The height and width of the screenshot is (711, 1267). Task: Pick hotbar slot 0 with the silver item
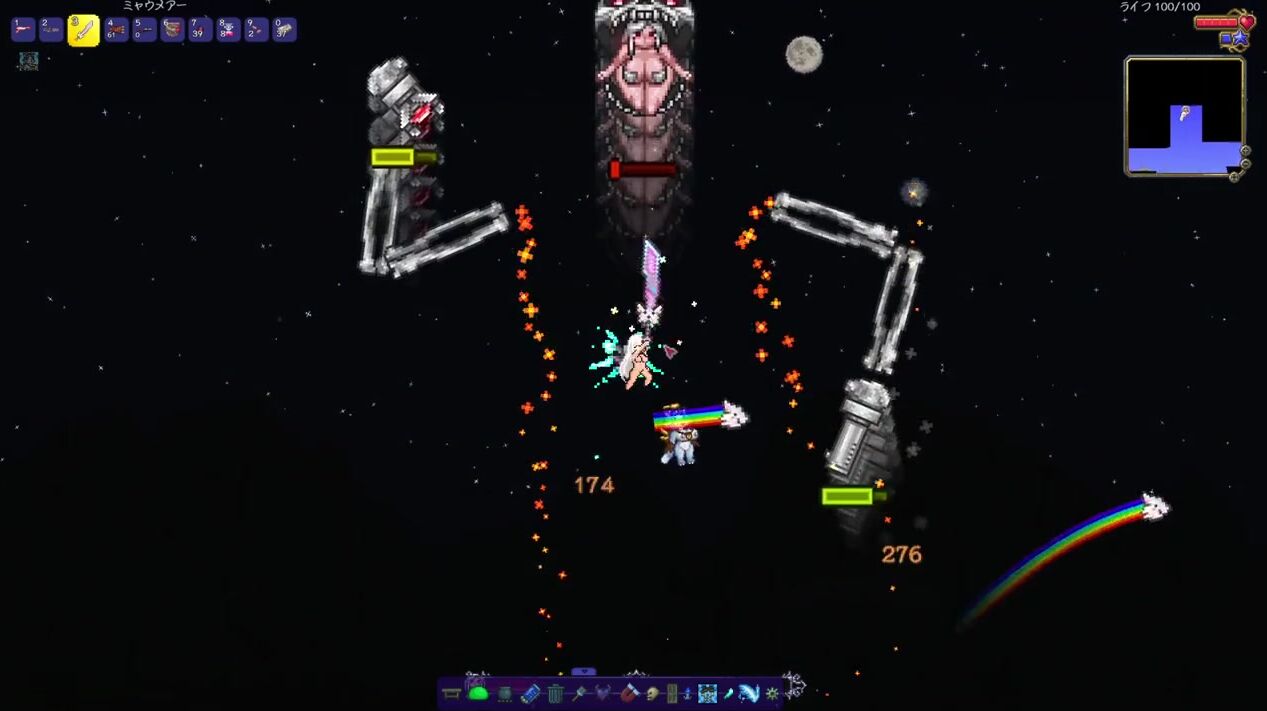285,30
